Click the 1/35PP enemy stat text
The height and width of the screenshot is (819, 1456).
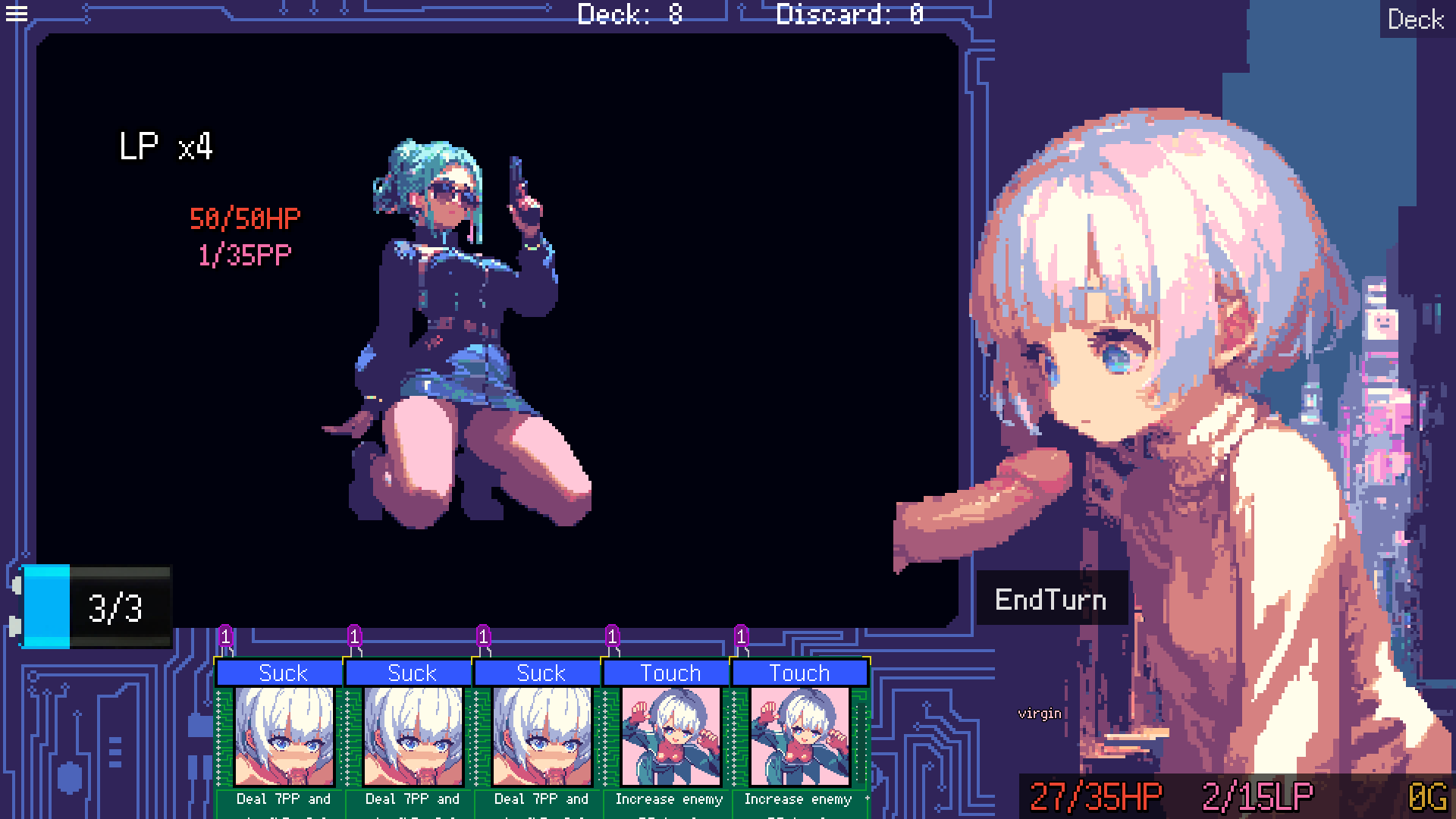click(243, 256)
